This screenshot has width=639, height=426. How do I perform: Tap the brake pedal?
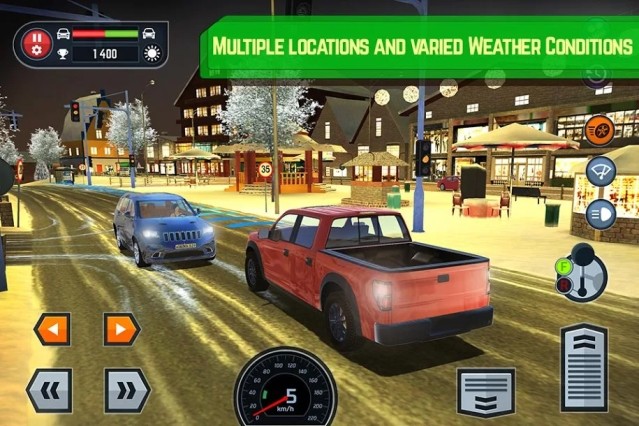pyautogui.click(x=485, y=391)
